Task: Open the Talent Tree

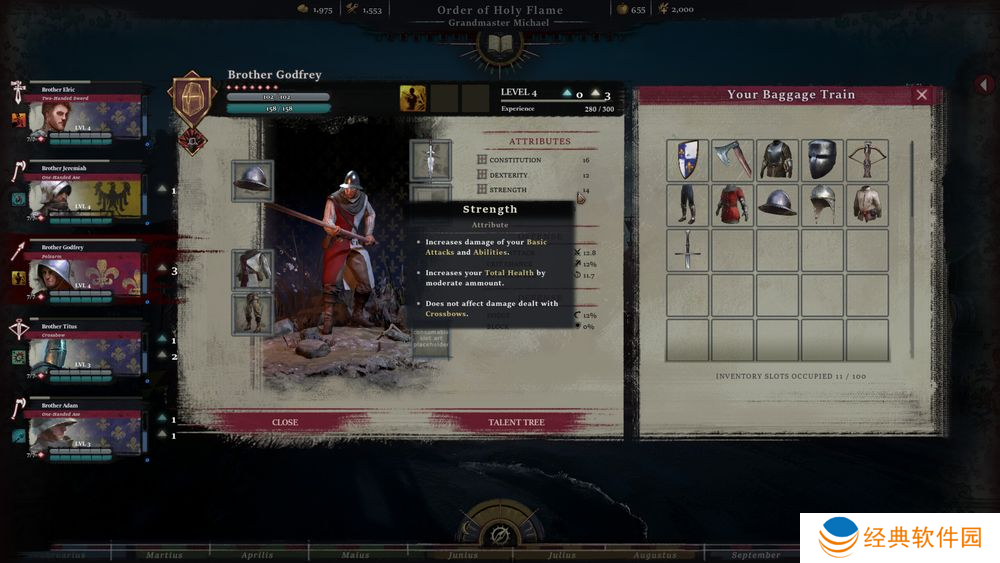Action: pyautogui.click(x=516, y=422)
